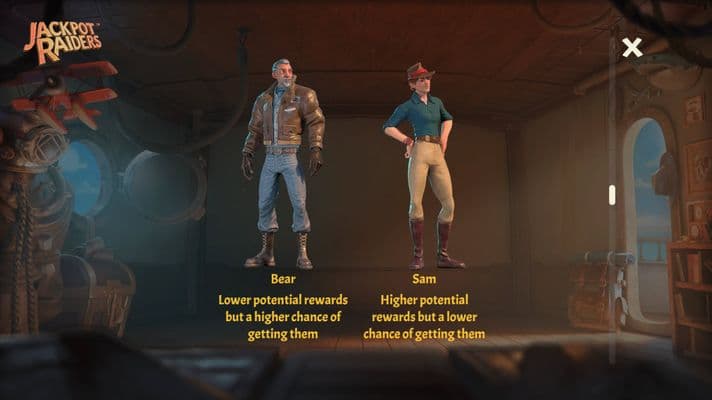This screenshot has width=712, height=400.
Task: Close the character info screen
Action: point(631,47)
